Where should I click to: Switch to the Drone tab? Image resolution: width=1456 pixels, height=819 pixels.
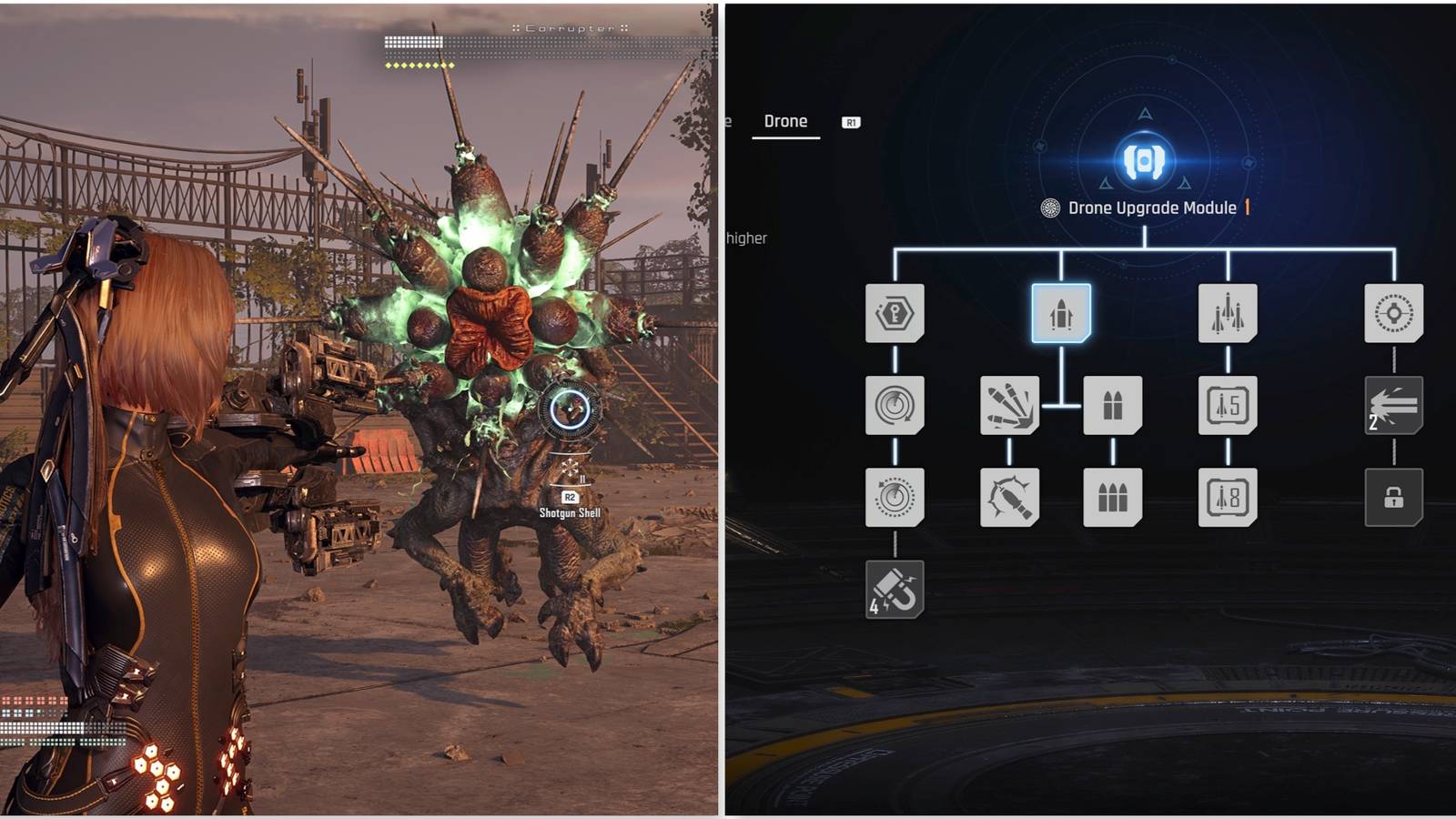pyautogui.click(x=786, y=120)
